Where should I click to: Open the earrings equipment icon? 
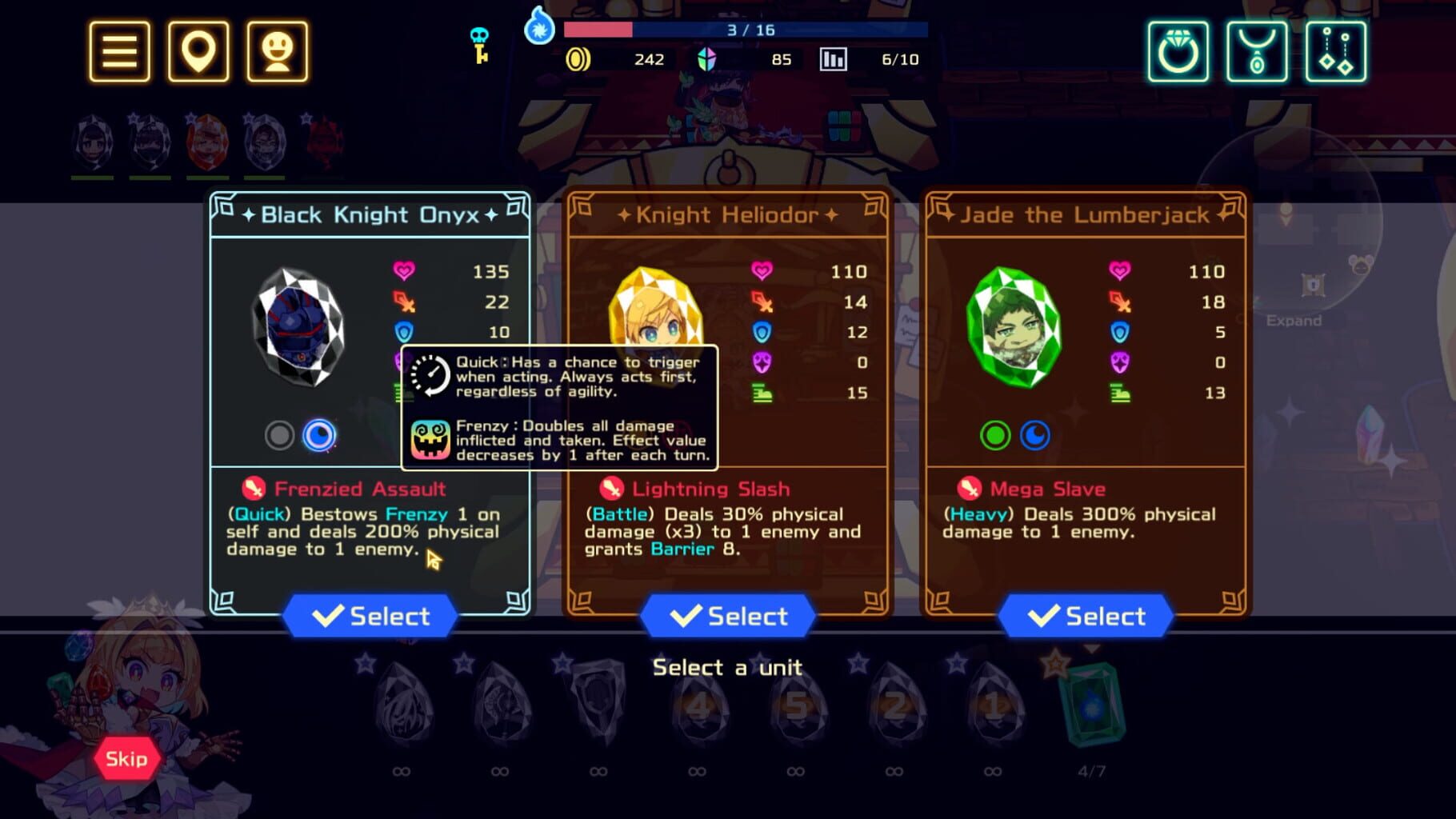pyautogui.click(x=1337, y=53)
